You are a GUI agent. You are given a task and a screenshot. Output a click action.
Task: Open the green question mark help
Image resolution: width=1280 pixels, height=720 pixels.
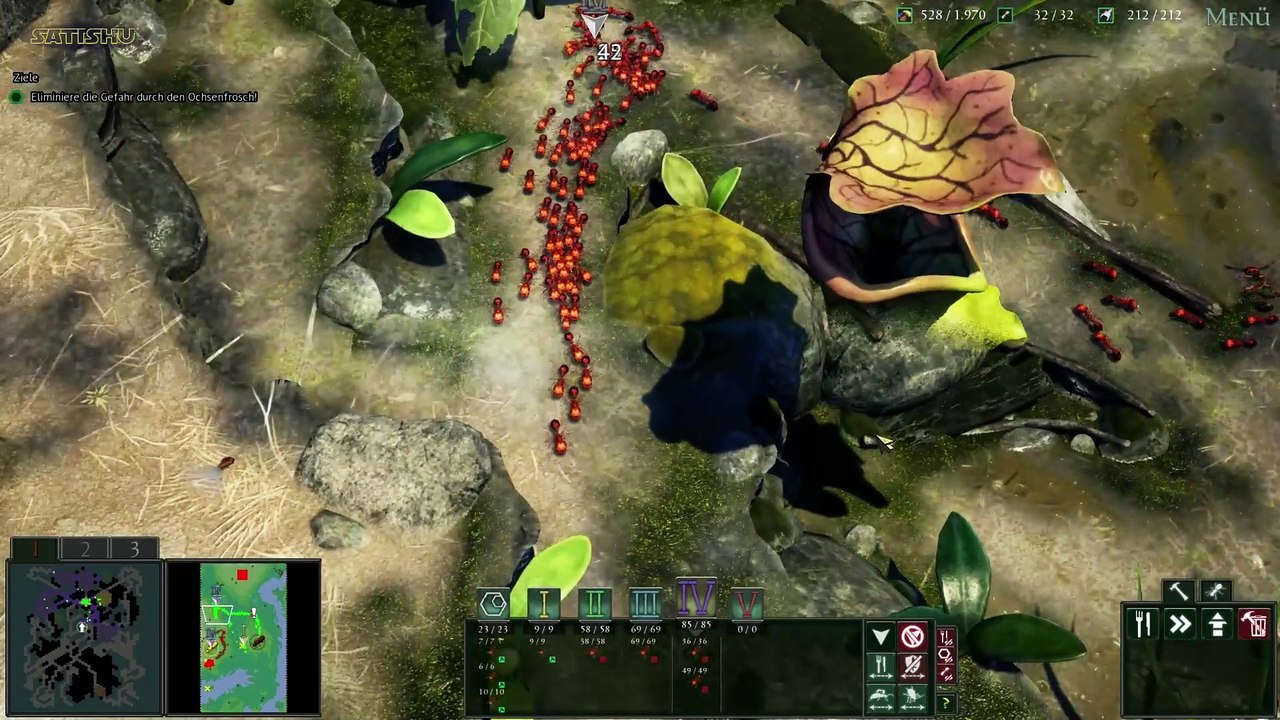click(x=945, y=703)
